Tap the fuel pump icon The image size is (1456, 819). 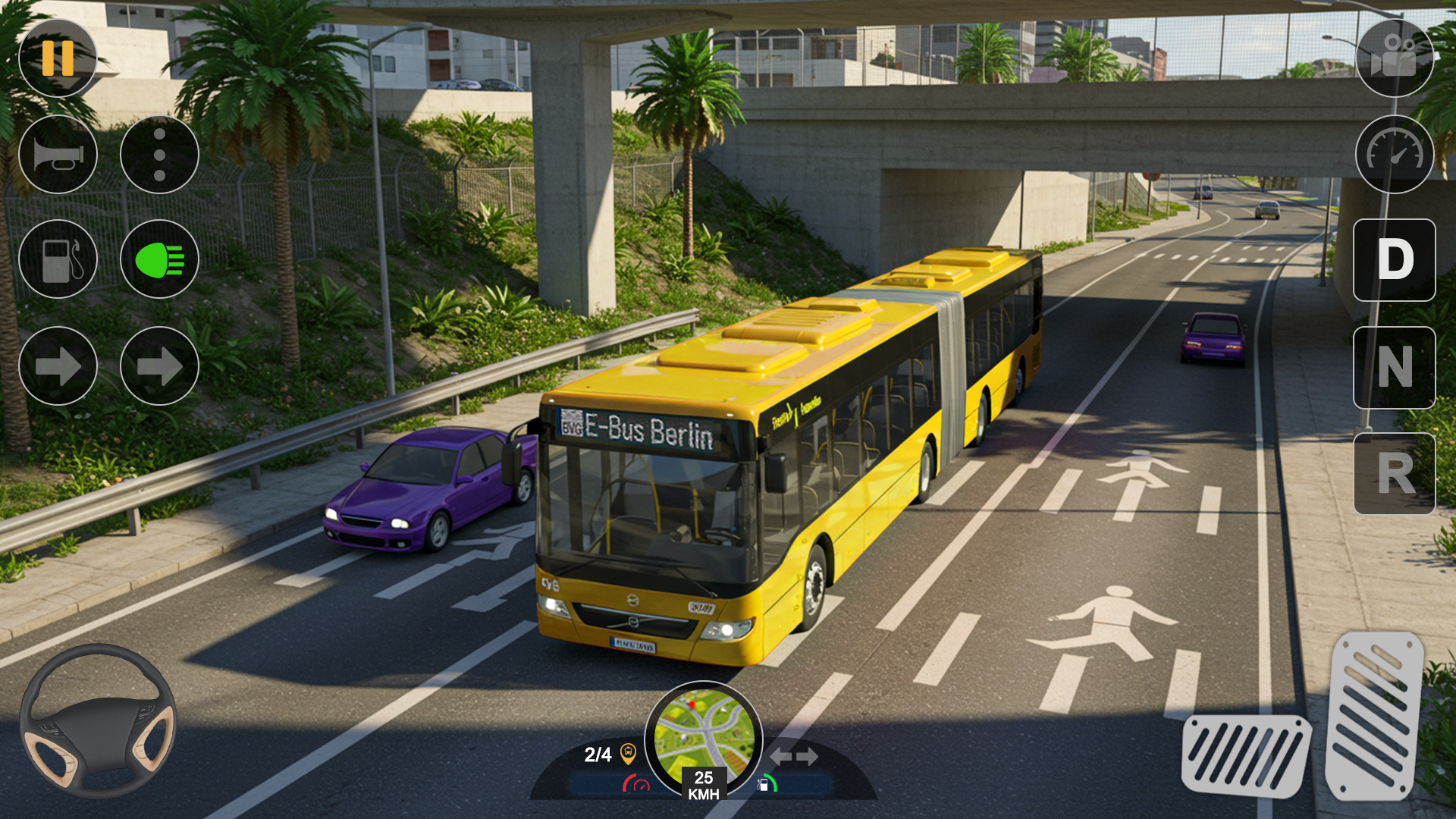58,259
